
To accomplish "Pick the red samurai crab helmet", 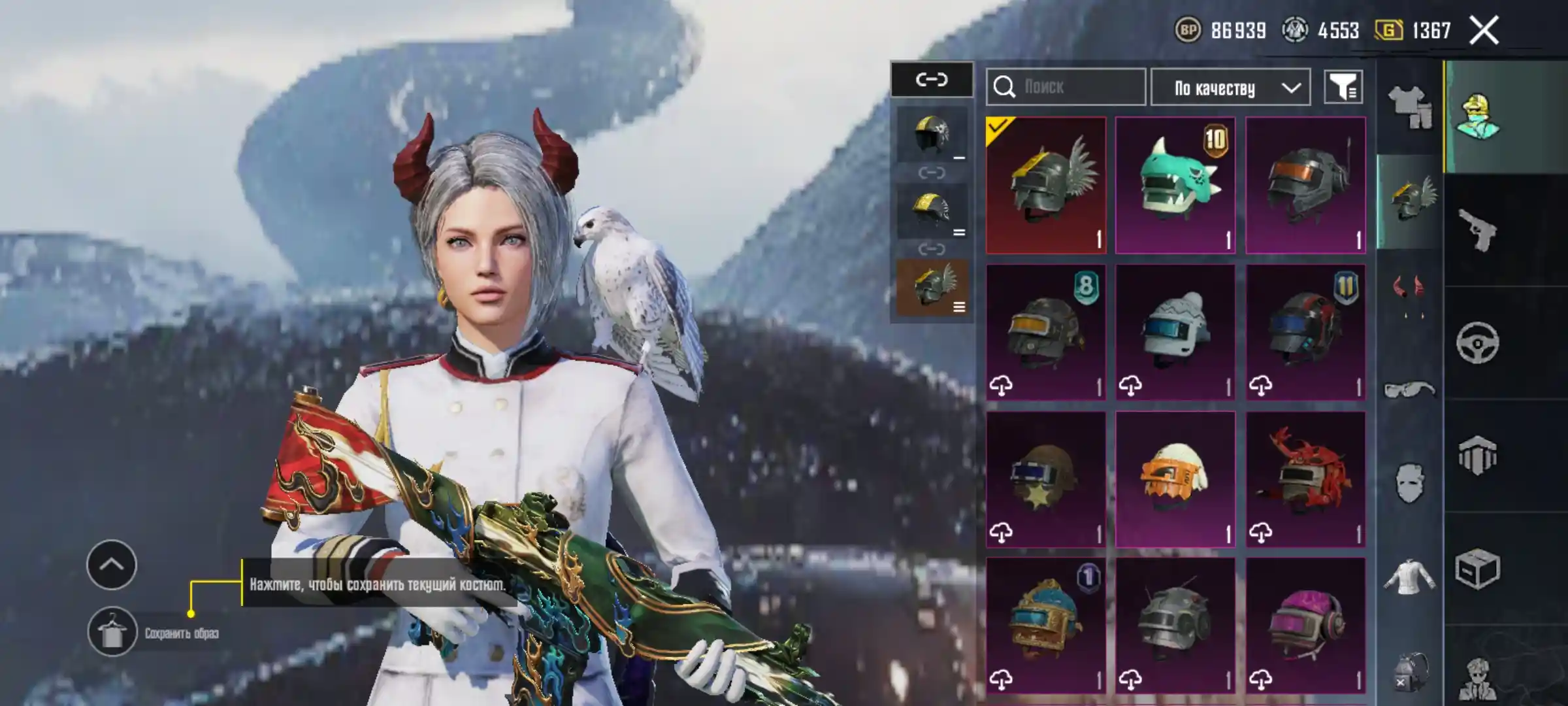I will pos(1305,479).
